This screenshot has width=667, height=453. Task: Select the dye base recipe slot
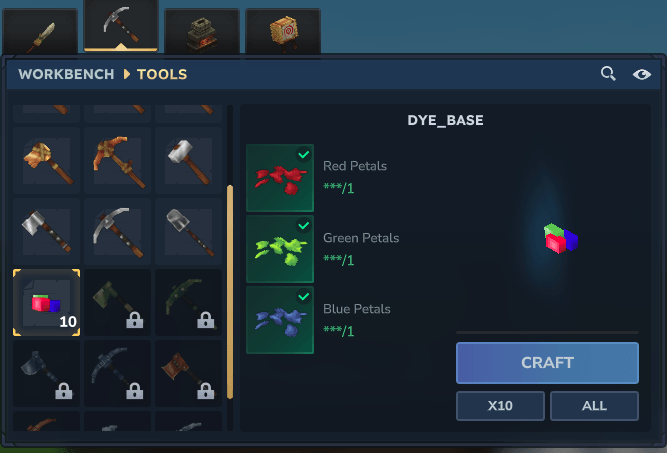46,302
